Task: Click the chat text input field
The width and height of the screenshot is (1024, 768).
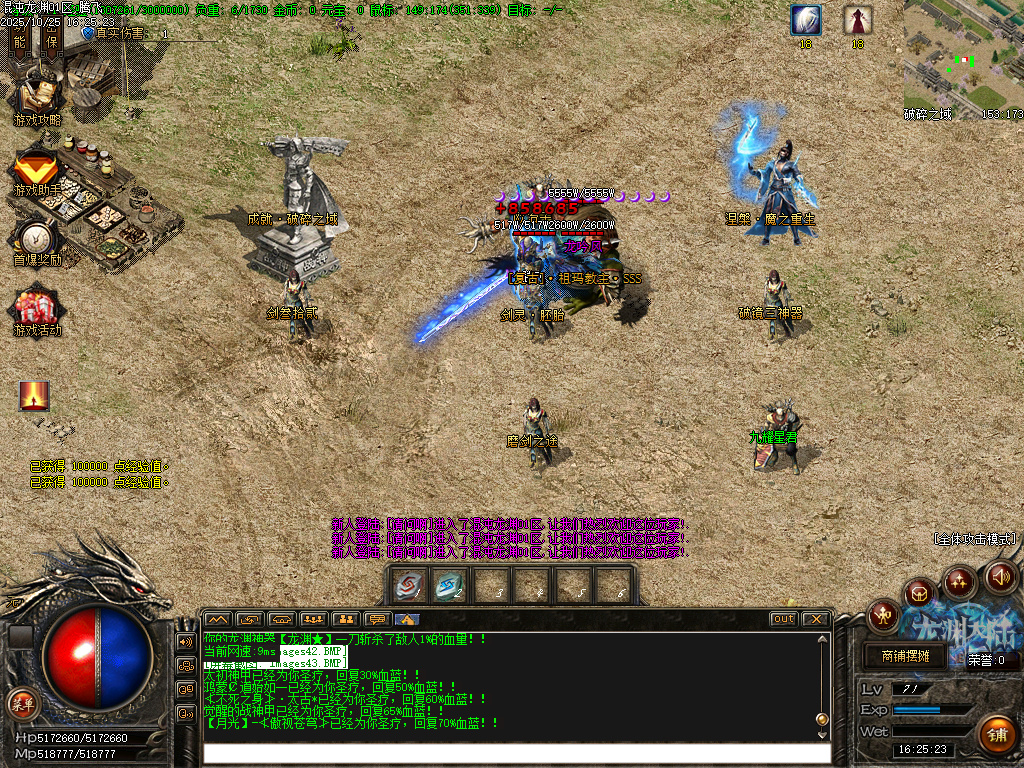Action: [x=515, y=753]
